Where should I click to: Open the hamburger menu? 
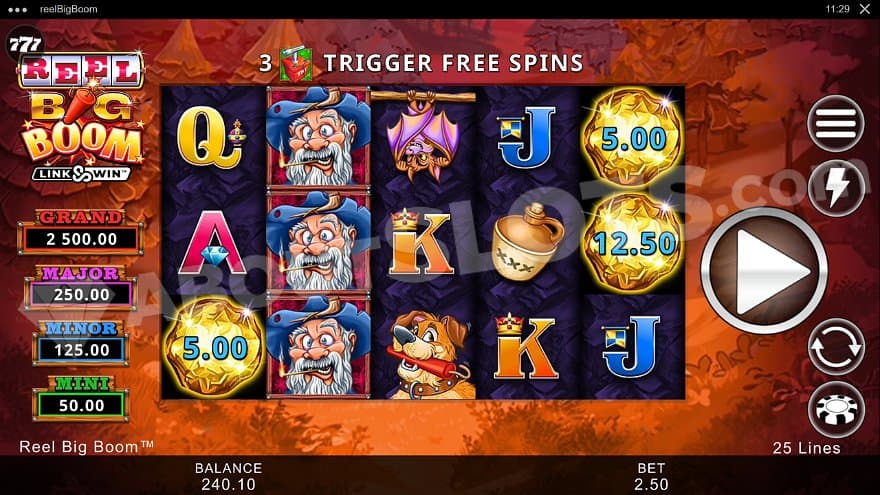836,123
